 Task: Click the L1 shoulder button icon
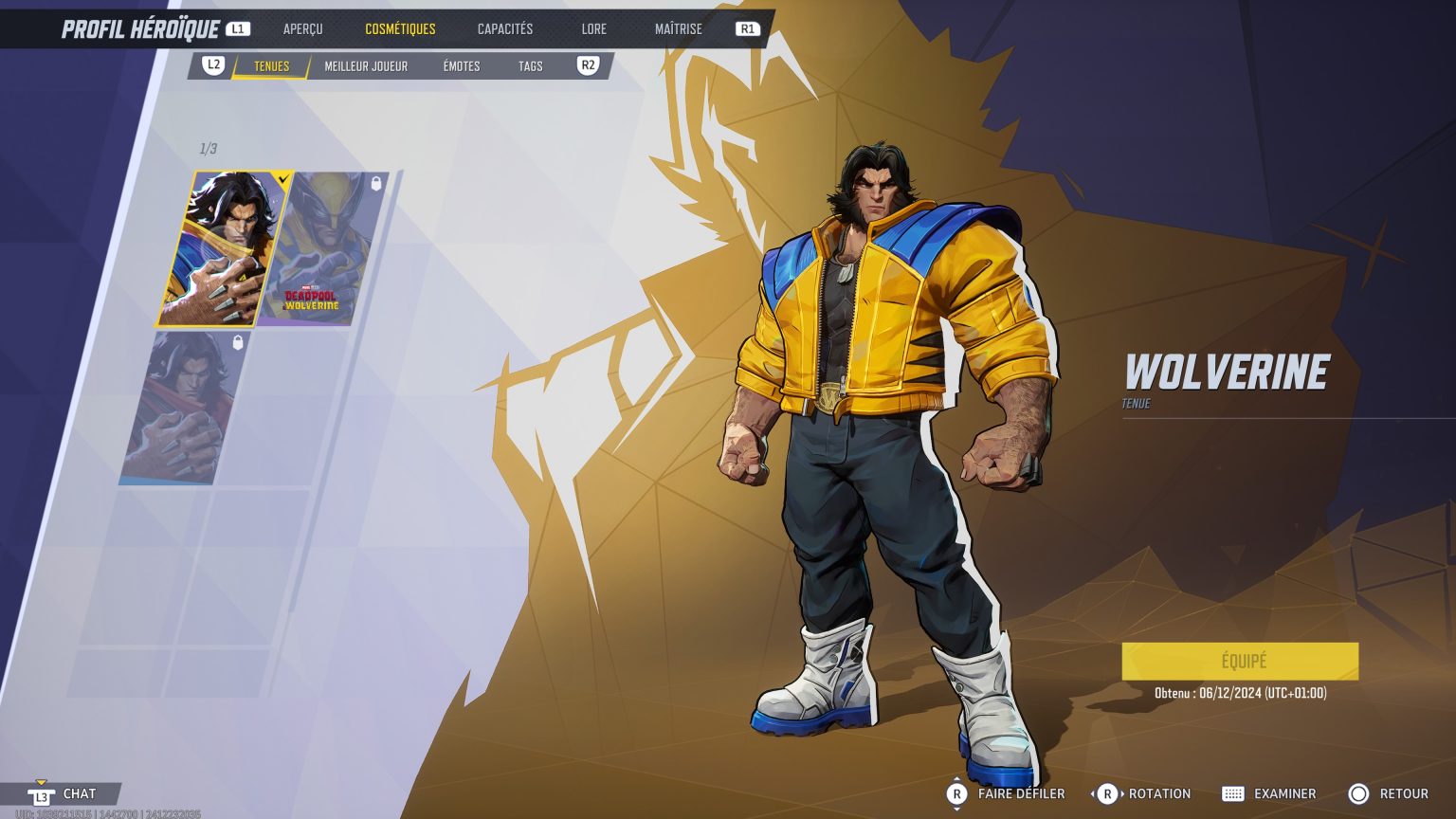click(237, 27)
